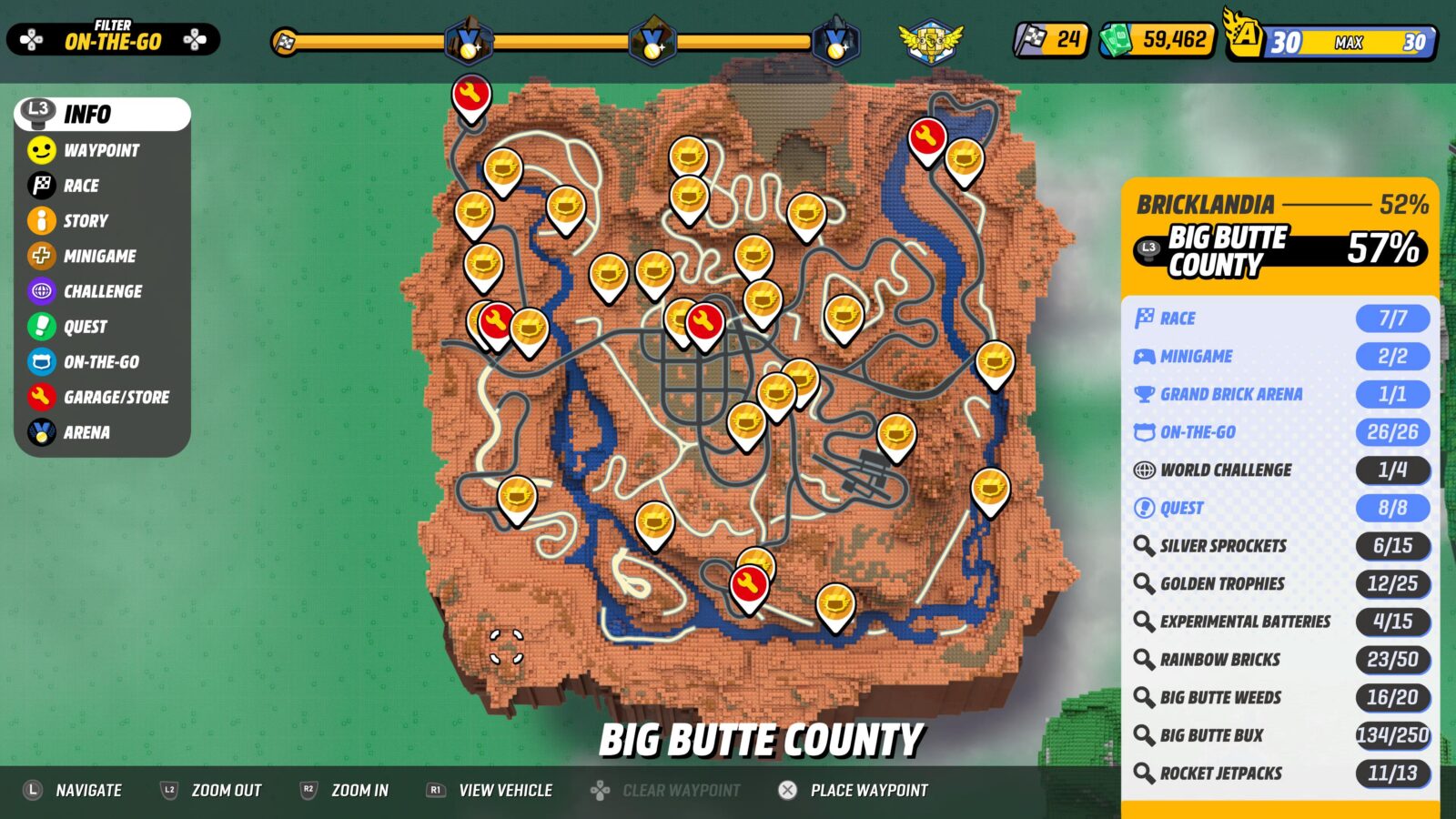Screen dimensions: 1456x819
Task: Select the On-The-Go helmet icon
Action: 40,362
